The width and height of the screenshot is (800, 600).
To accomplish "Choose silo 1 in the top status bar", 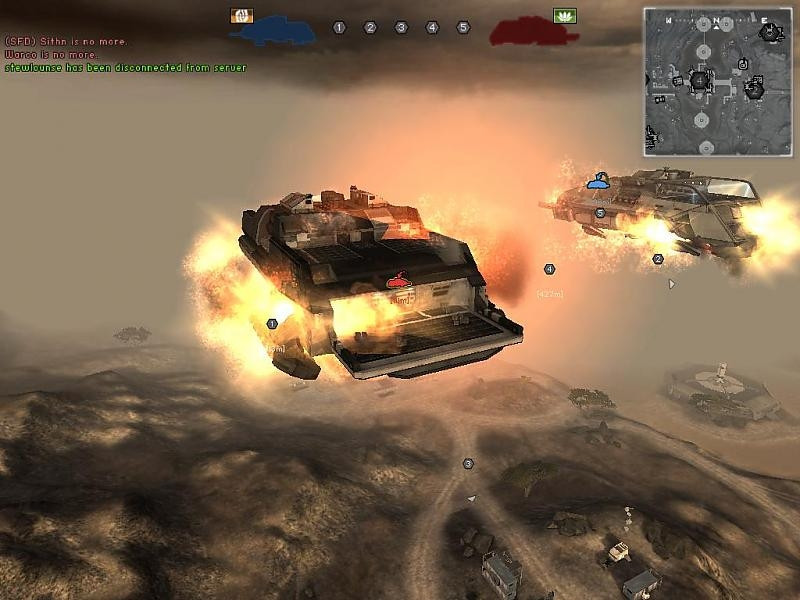I will [x=339, y=28].
